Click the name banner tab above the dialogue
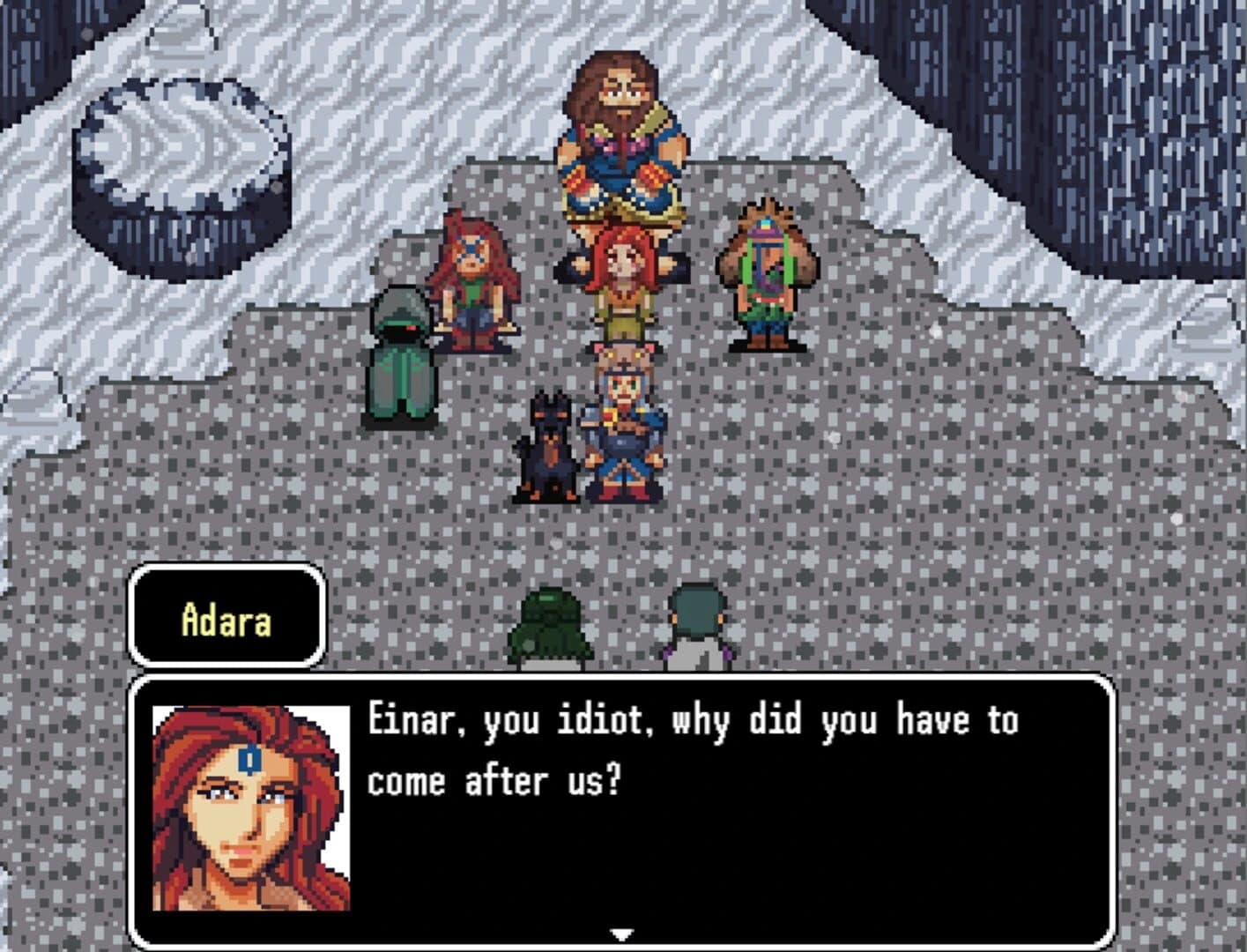 [226, 617]
